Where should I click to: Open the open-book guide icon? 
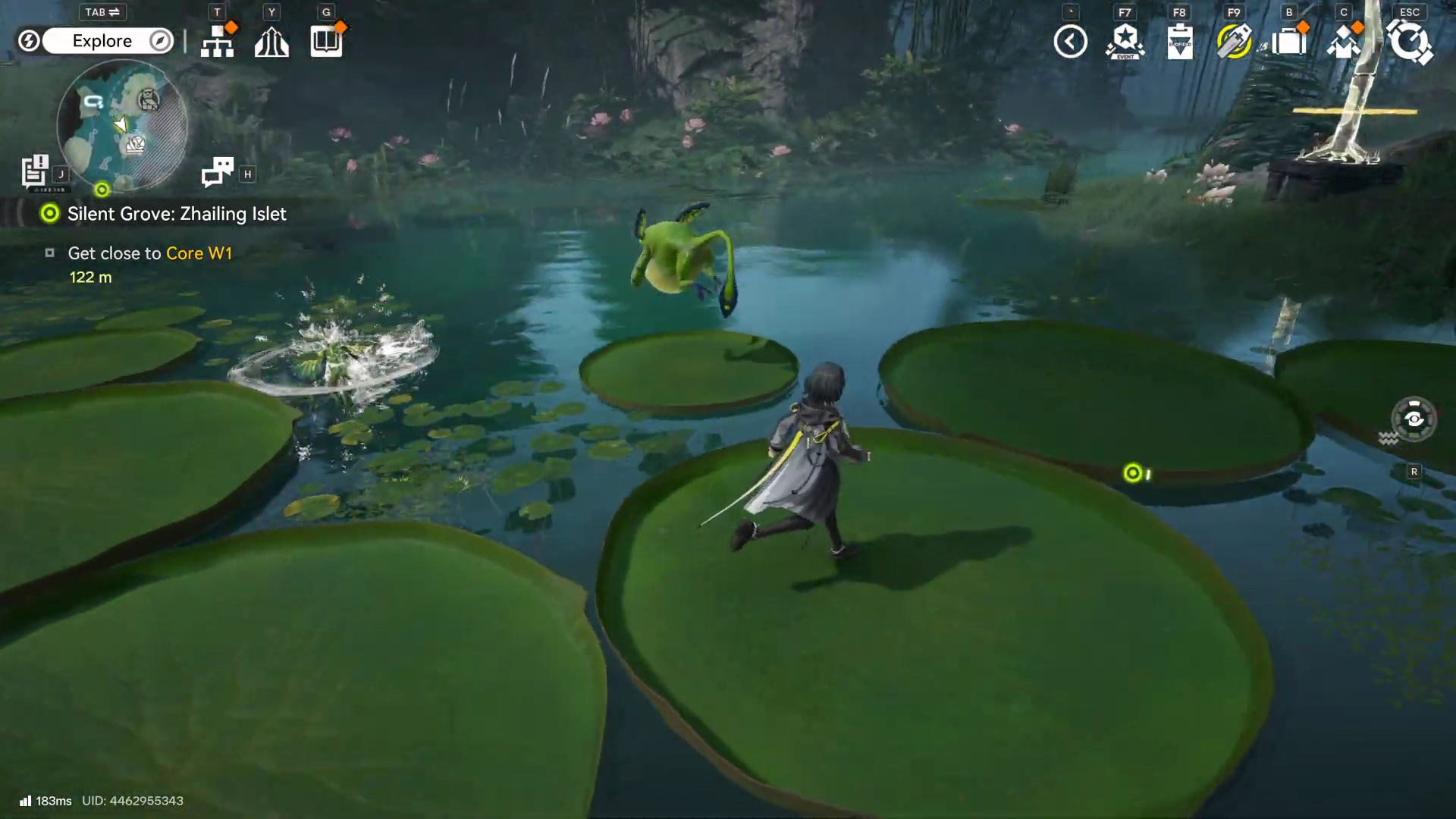[x=326, y=41]
